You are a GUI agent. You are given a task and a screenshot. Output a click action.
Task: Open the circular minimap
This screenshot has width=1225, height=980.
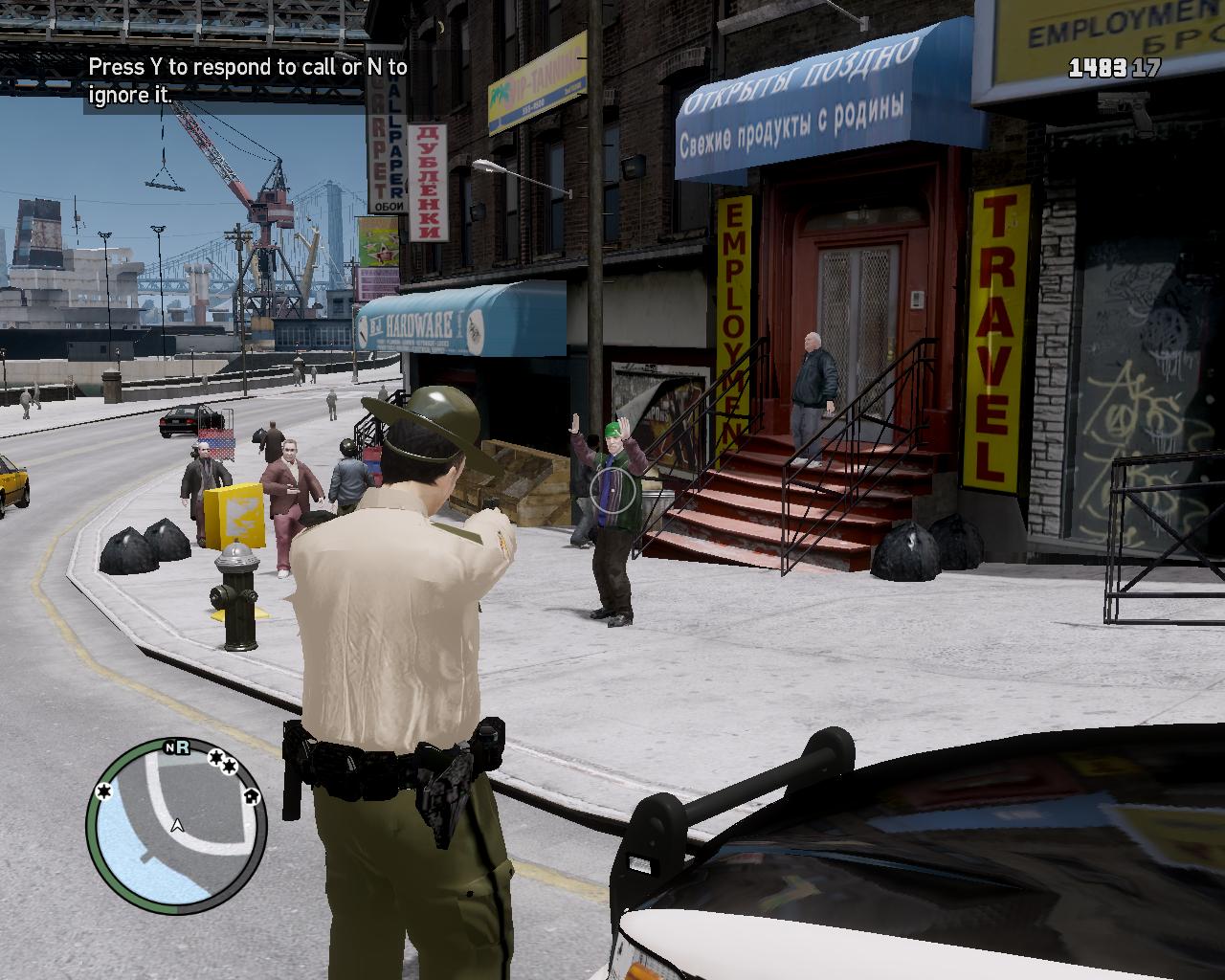tap(176, 824)
